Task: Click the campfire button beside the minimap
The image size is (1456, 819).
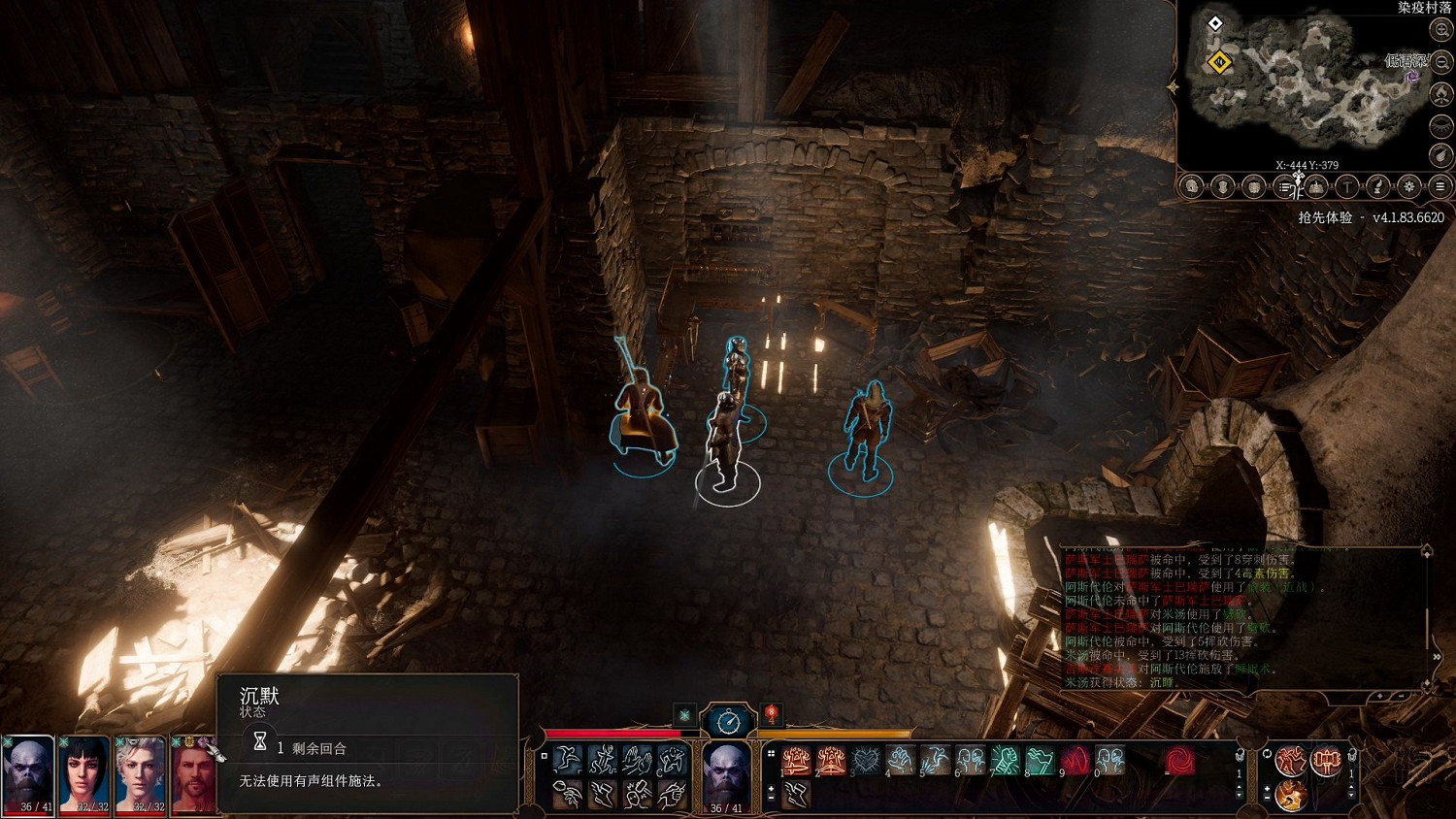Action: 1441,94
